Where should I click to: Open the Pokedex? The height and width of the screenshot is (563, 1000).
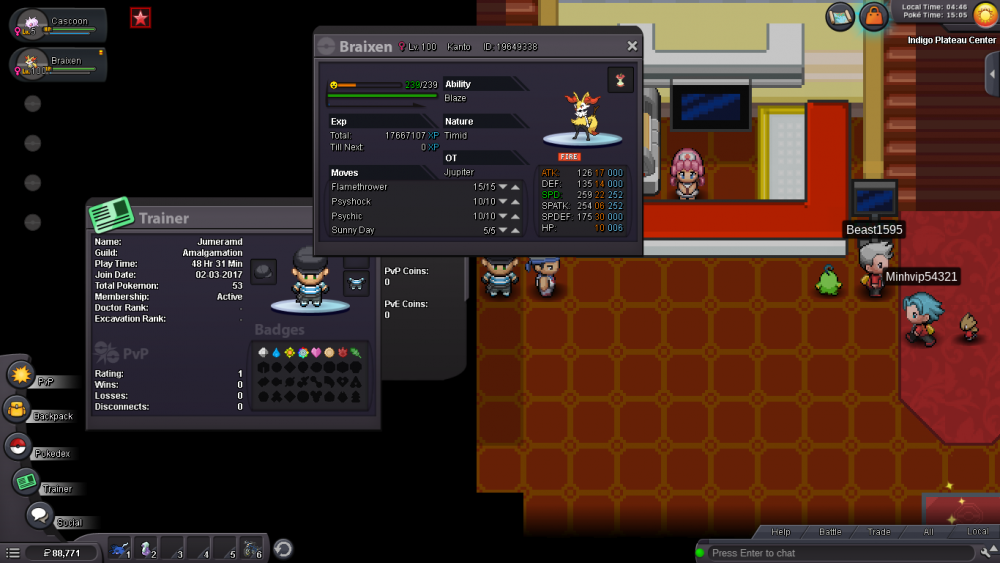click(17, 446)
